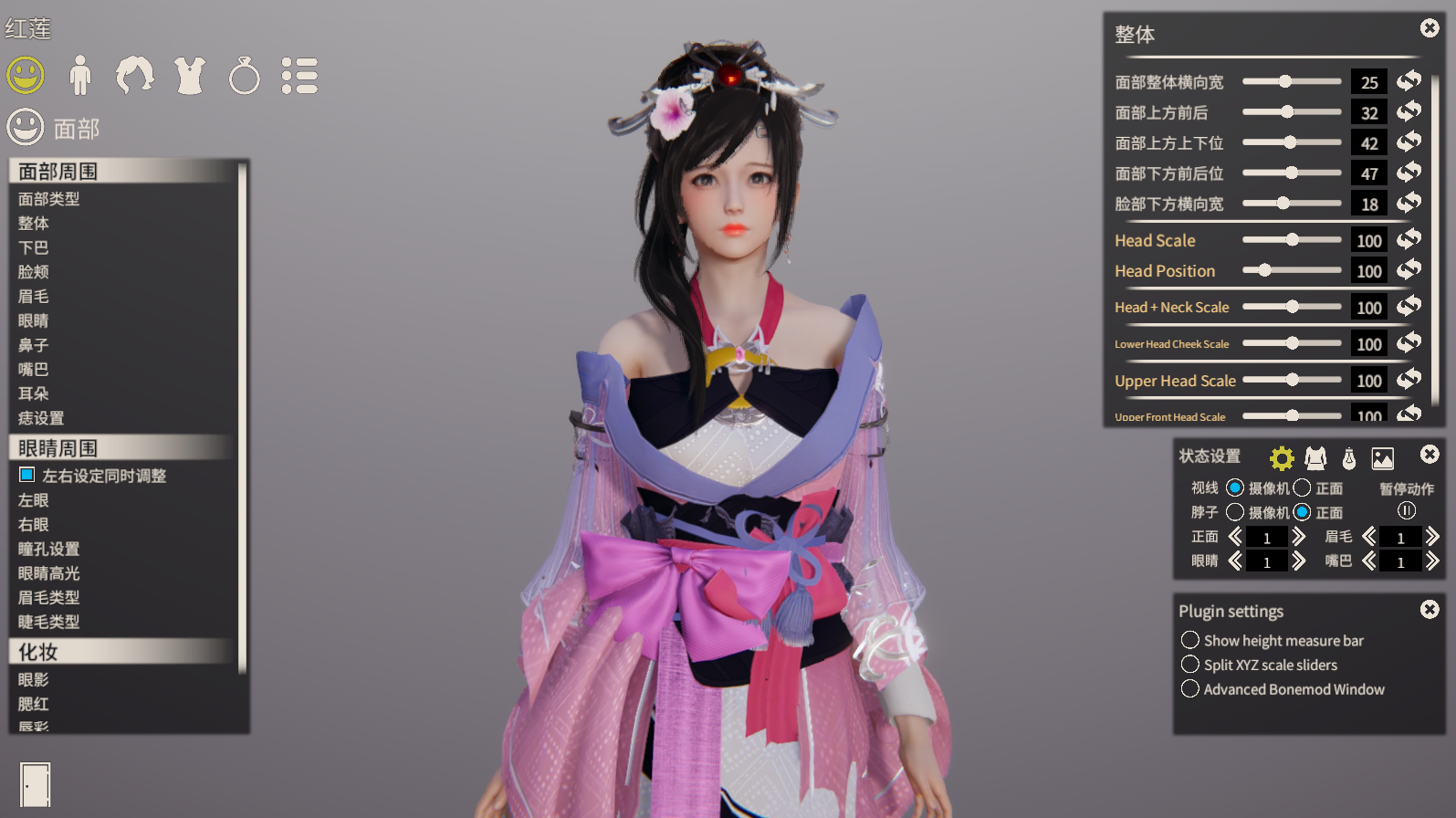
Task: Open the body category tab icon
Action: [x=80, y=75]
